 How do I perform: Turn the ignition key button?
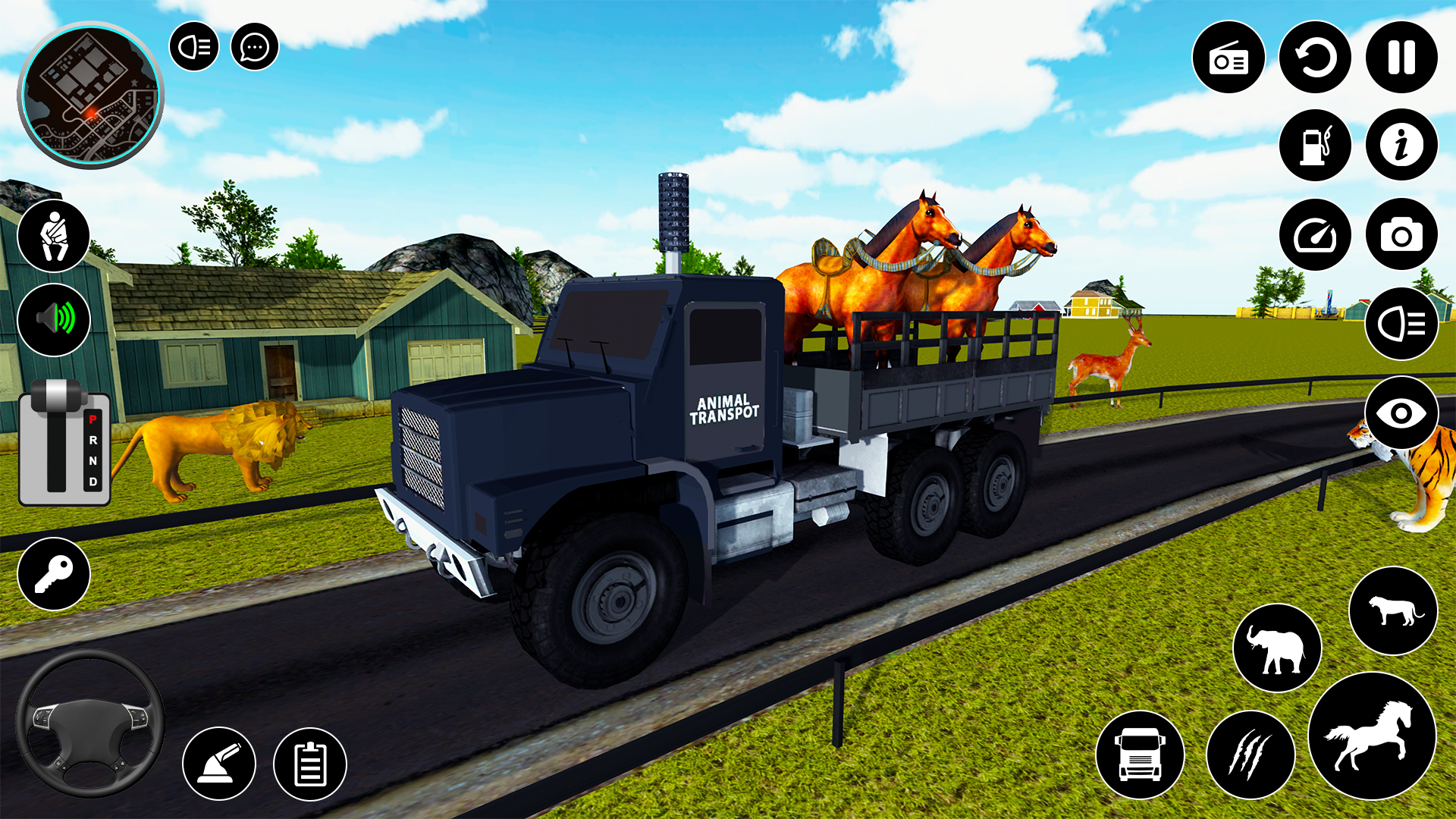tap(54, 574)
